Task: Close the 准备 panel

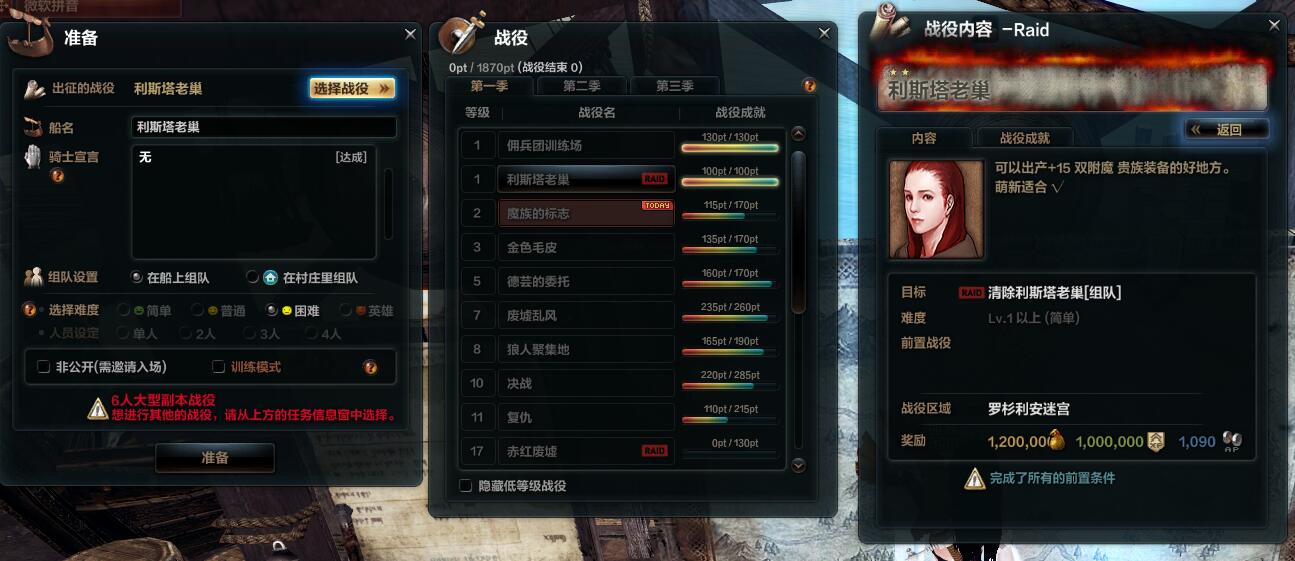Action: click(x=410, y=34)
